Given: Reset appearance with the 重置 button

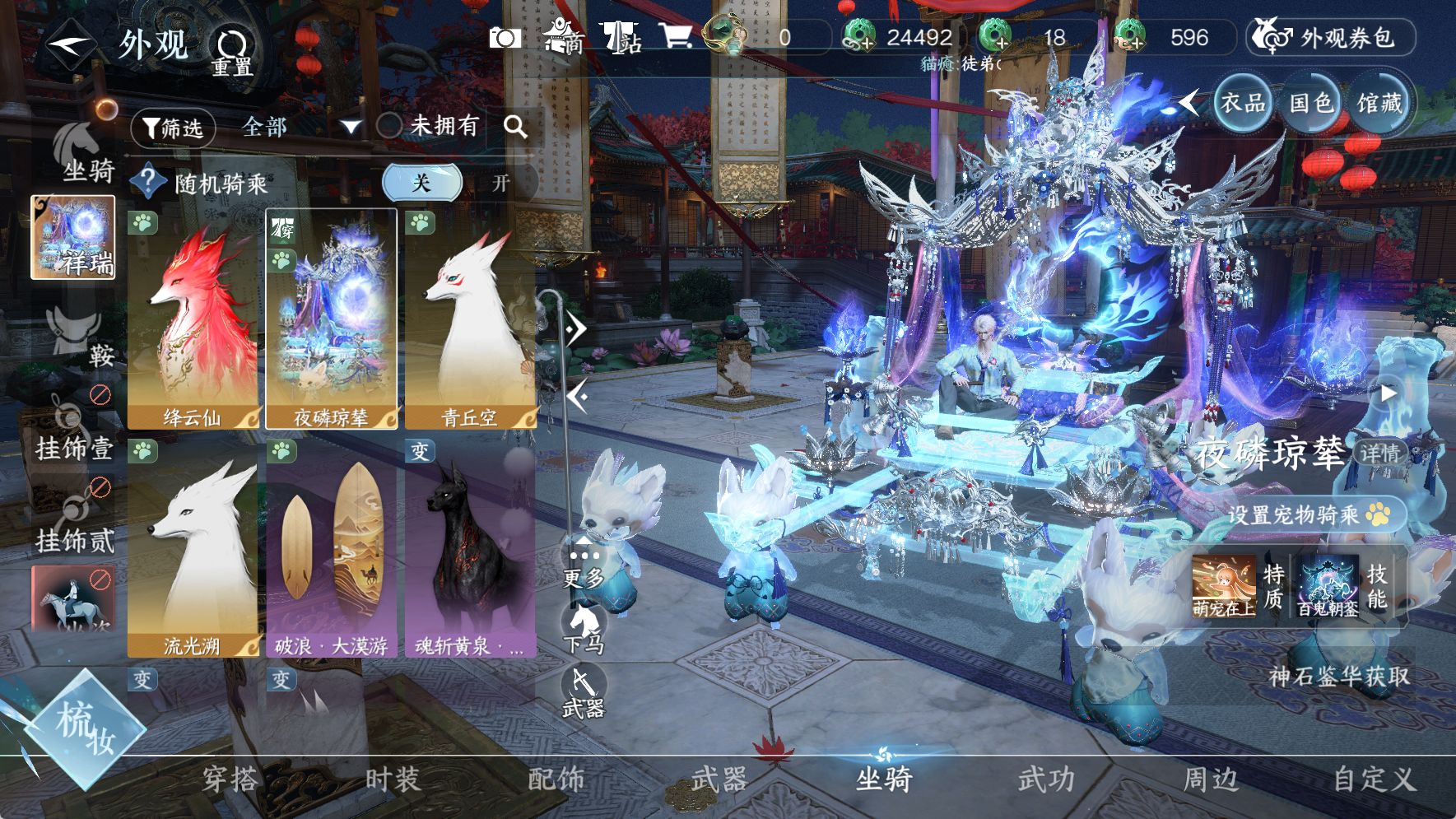Looking at the screenshot, I should (232, 51).
